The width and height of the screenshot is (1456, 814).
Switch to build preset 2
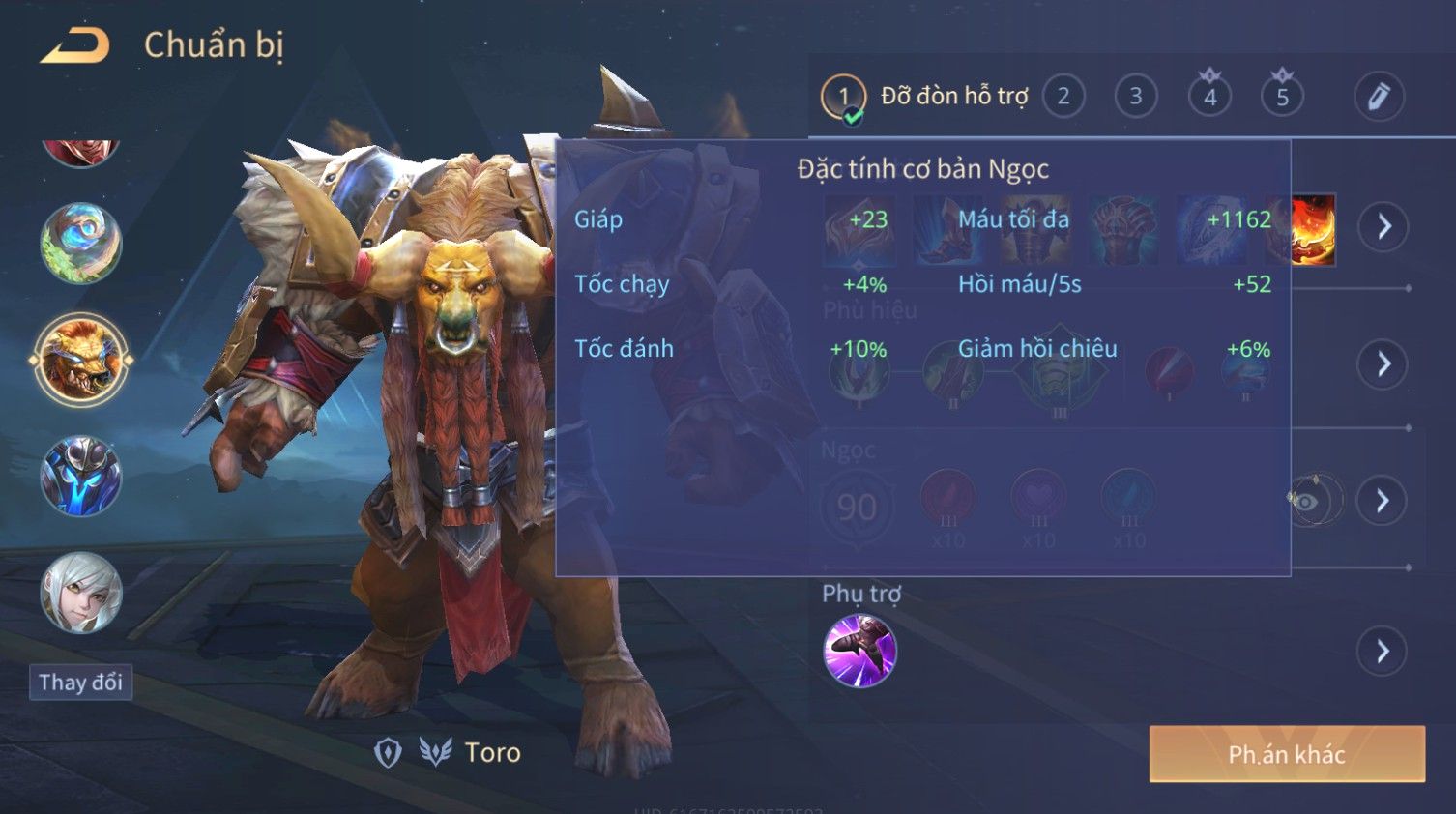pyautogui.click(x=1063, y=97)
